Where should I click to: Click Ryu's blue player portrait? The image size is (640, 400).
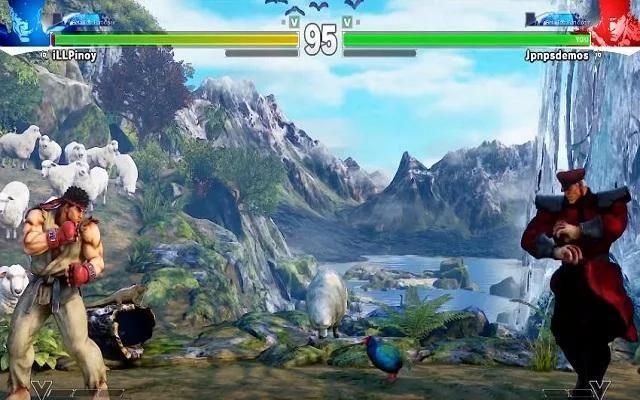[22, 22]
